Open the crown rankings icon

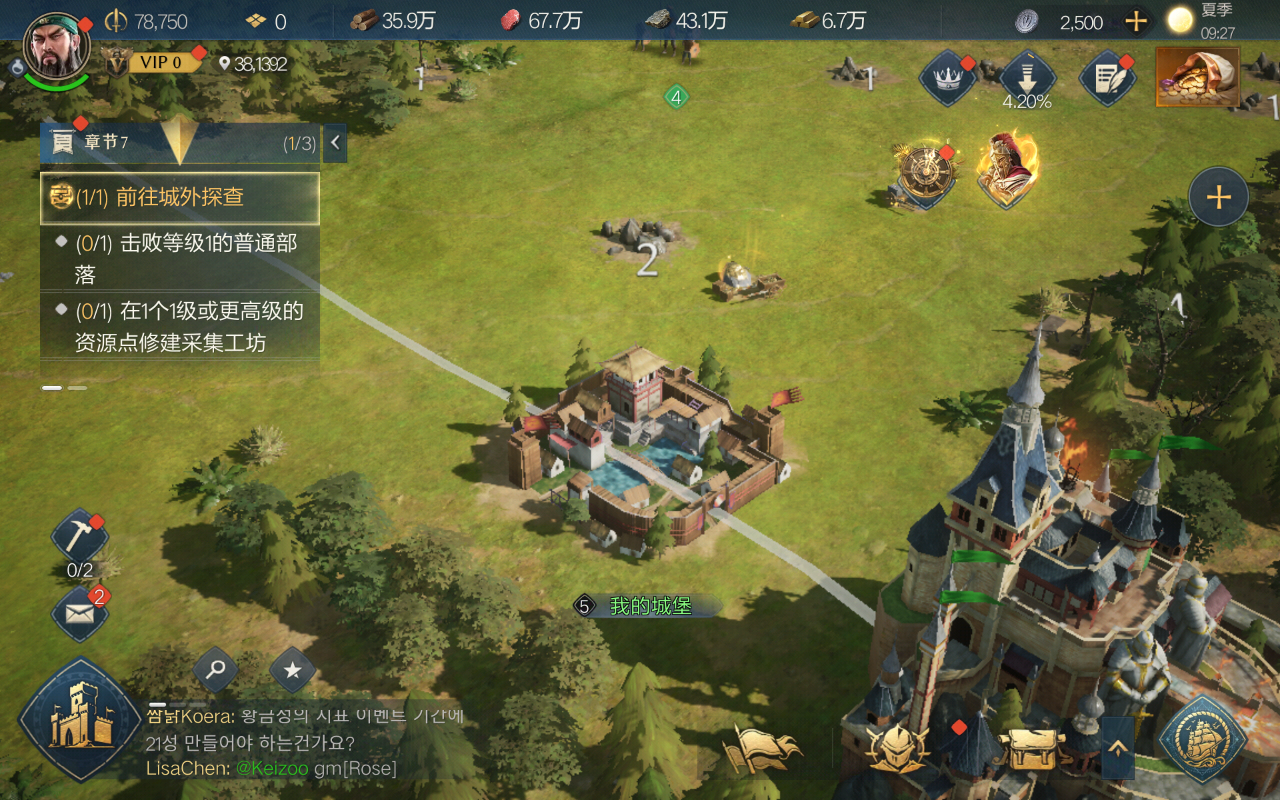tap(946, 78)
